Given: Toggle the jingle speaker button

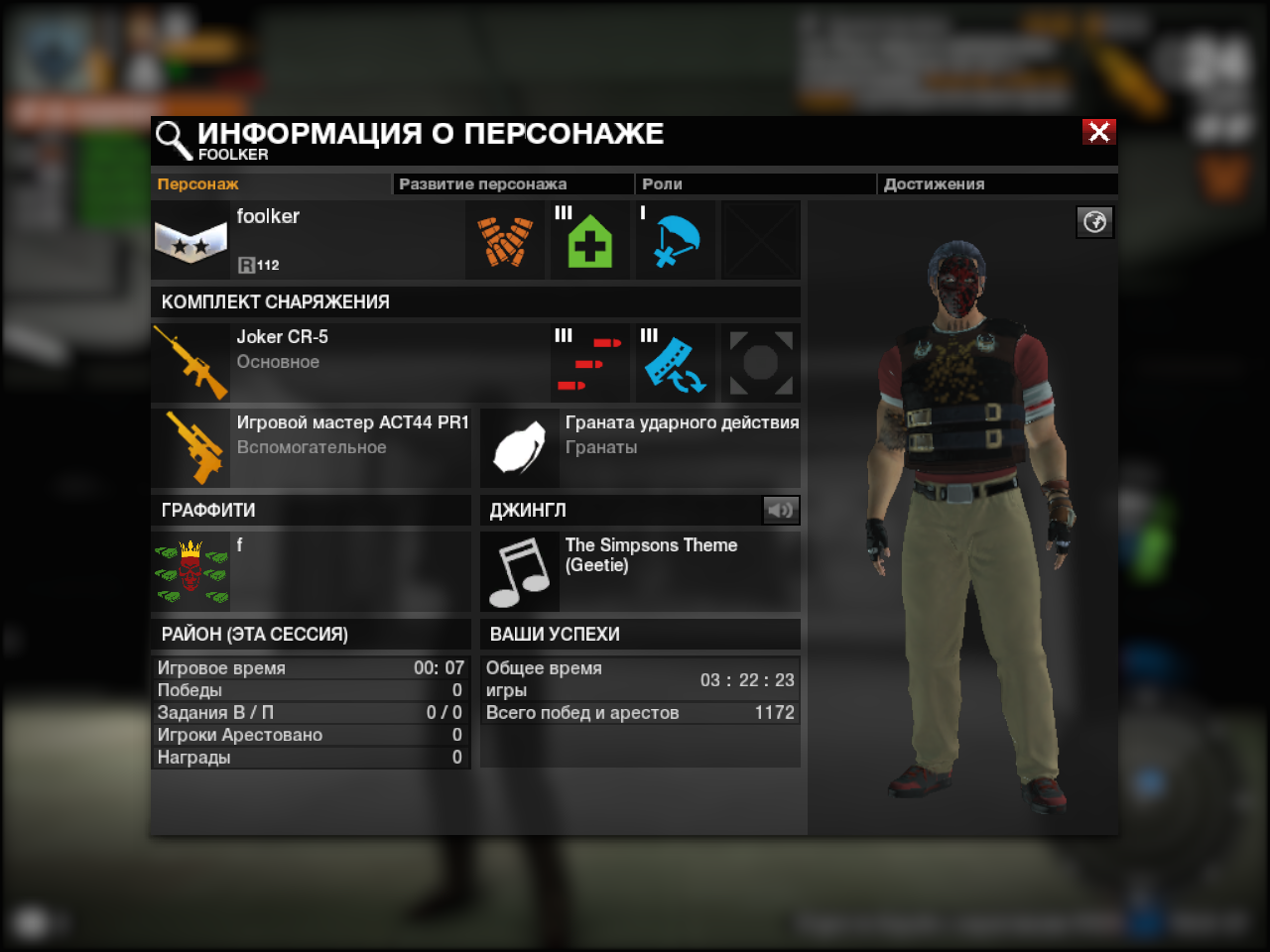Looking at the screenshot, I should [x=780, y=510].
